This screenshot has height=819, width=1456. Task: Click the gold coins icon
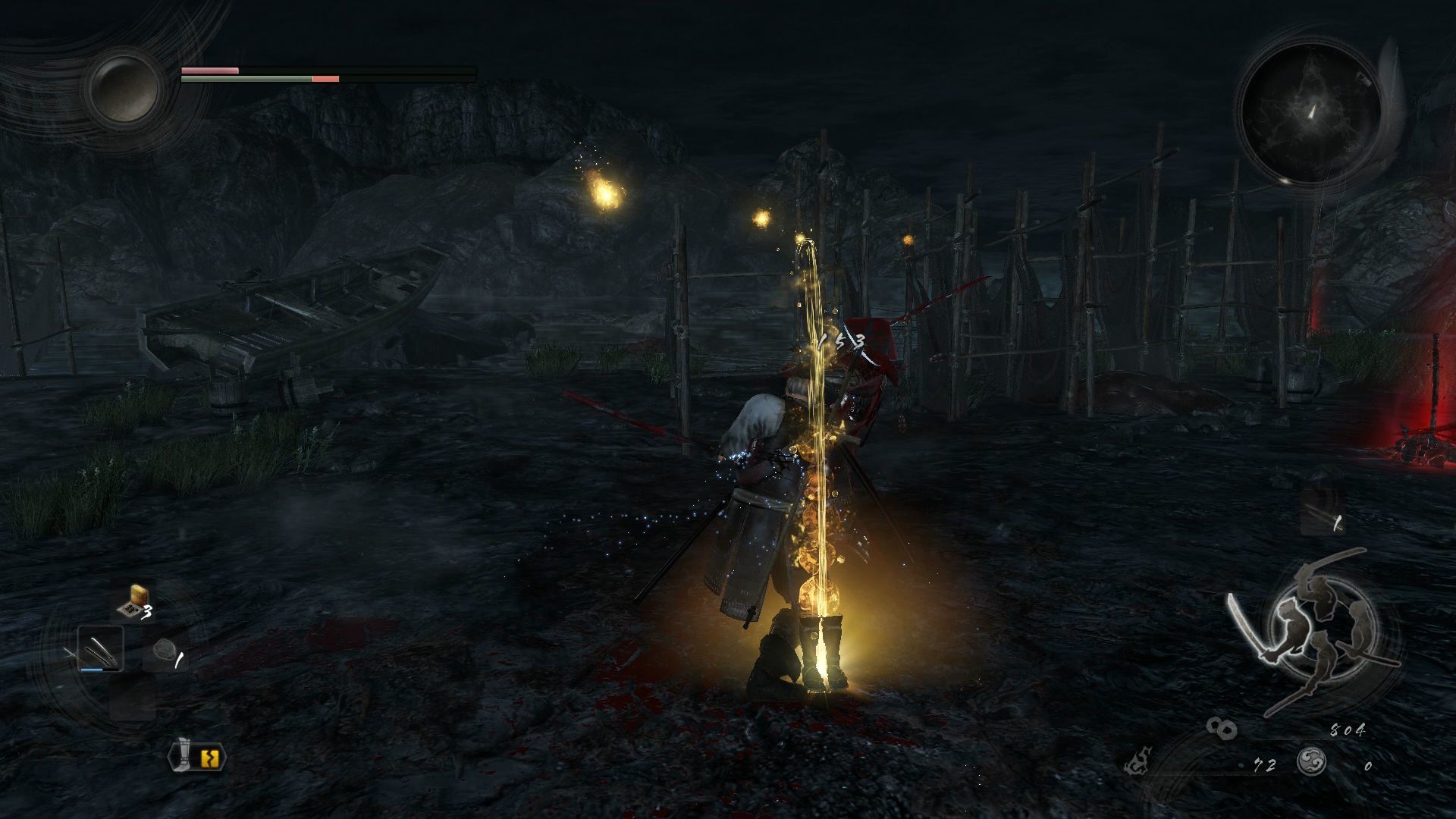[x=1222, y=729]
